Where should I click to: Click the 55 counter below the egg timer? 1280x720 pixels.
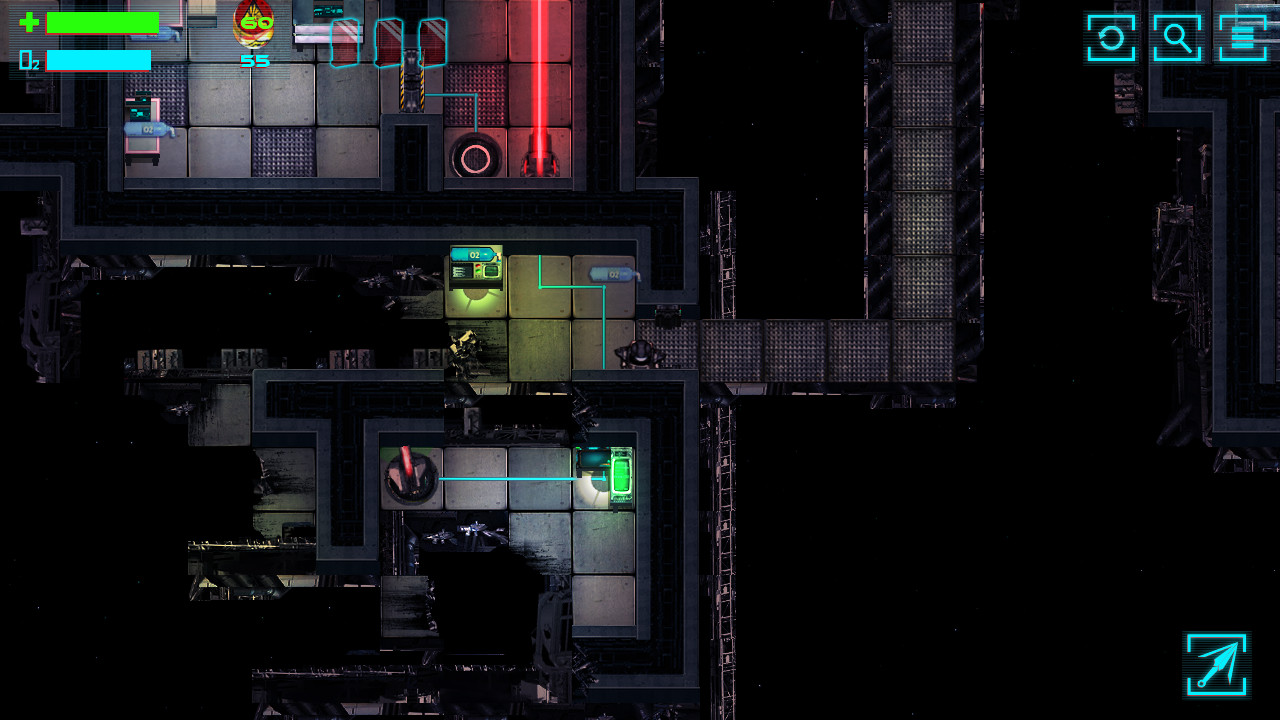(x=253, y=60)
